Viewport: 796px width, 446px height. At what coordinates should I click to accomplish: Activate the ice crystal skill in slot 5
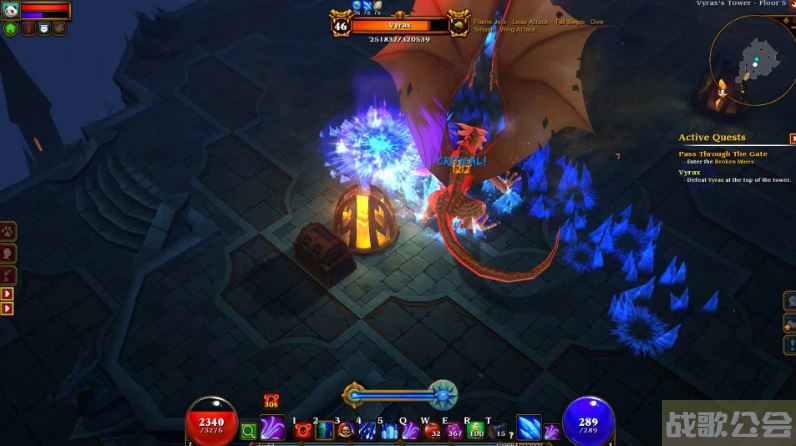388,431
